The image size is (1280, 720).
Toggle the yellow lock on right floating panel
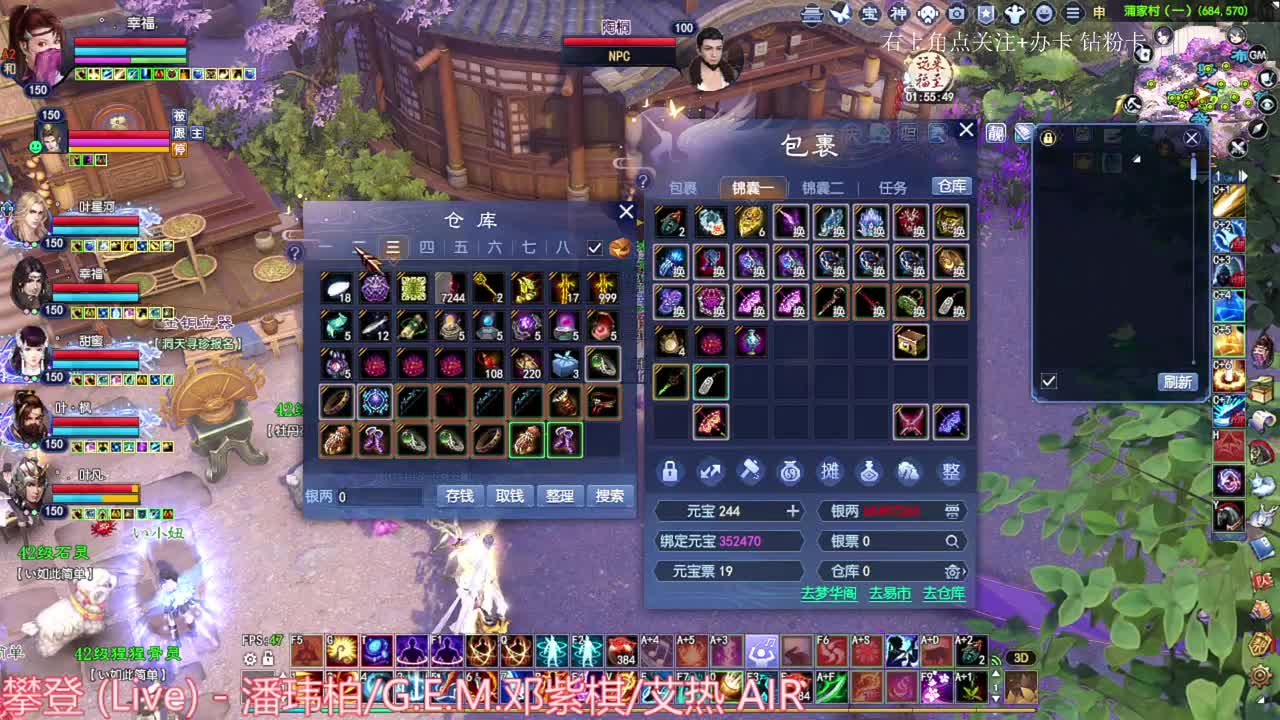pyautogui.click(x=1048, y=137)
